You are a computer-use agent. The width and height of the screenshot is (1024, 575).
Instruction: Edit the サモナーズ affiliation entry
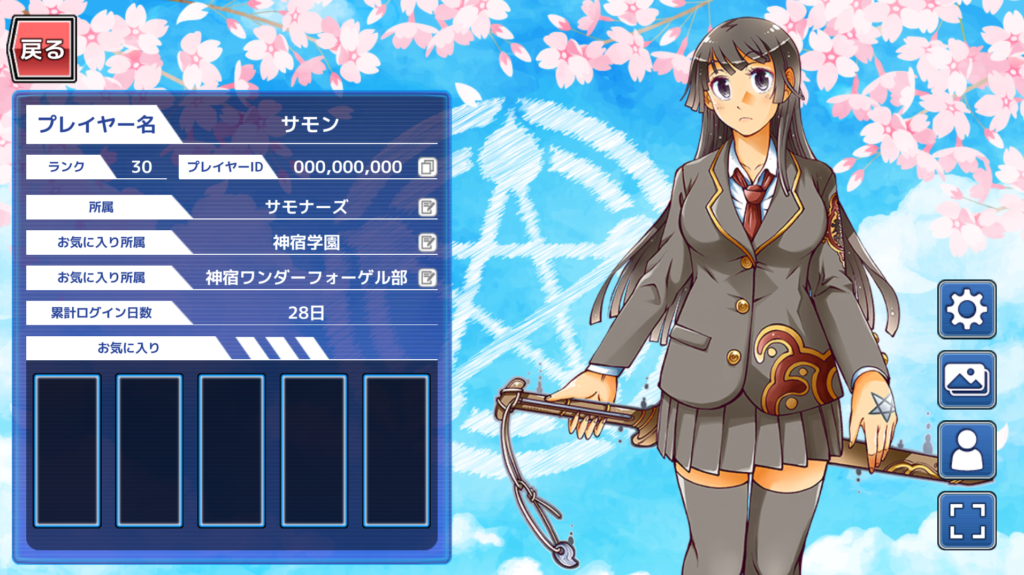click(x=427, y=207)
